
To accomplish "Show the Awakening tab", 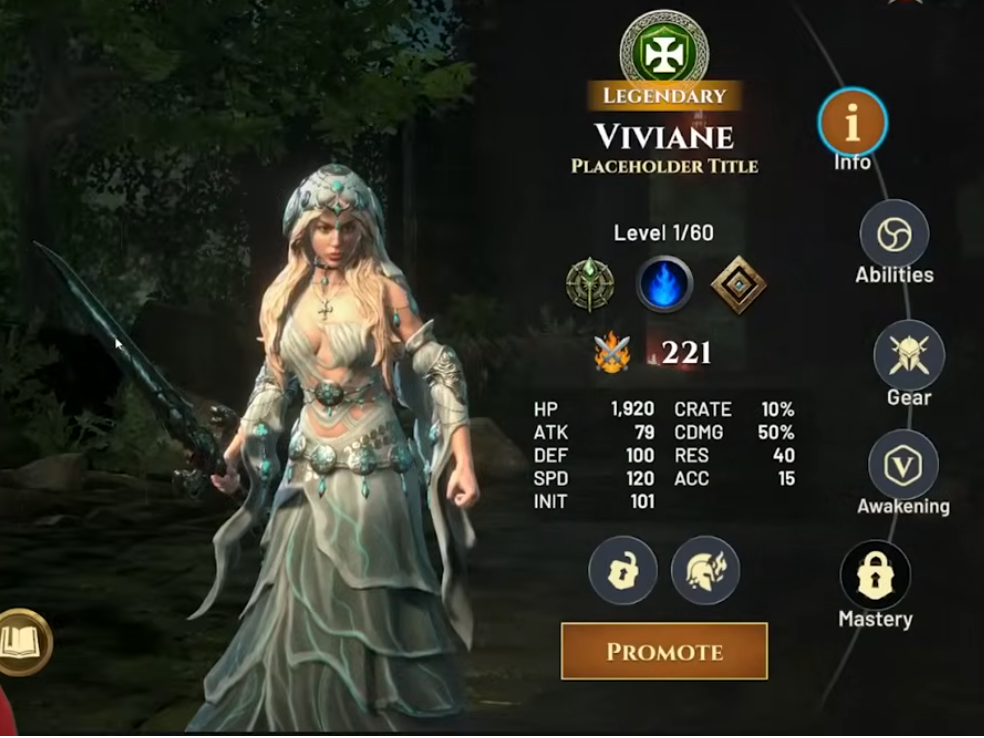I will pyautogui.click(x=902, y=465).
